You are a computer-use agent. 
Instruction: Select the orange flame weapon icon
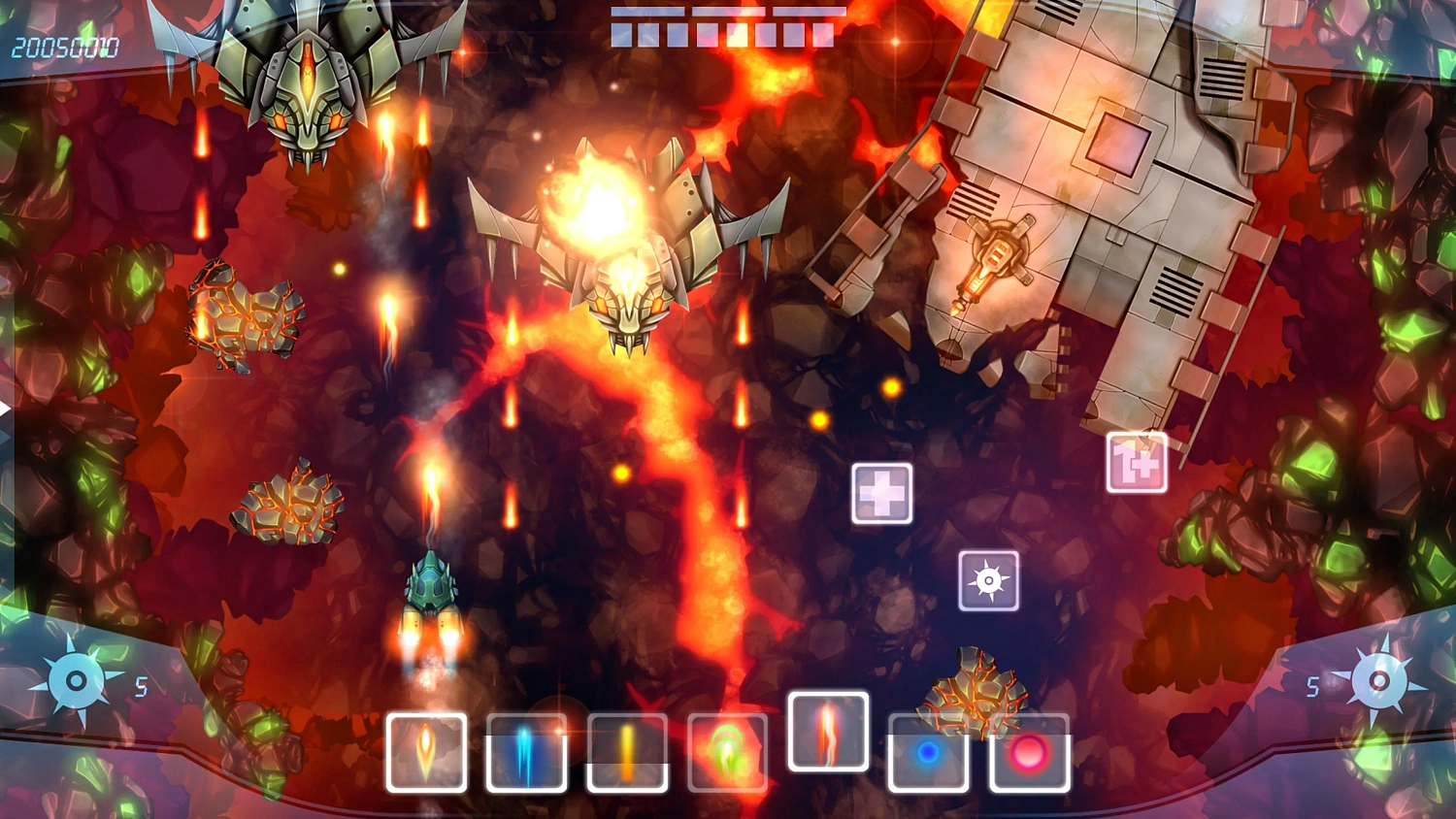point(427,753)
